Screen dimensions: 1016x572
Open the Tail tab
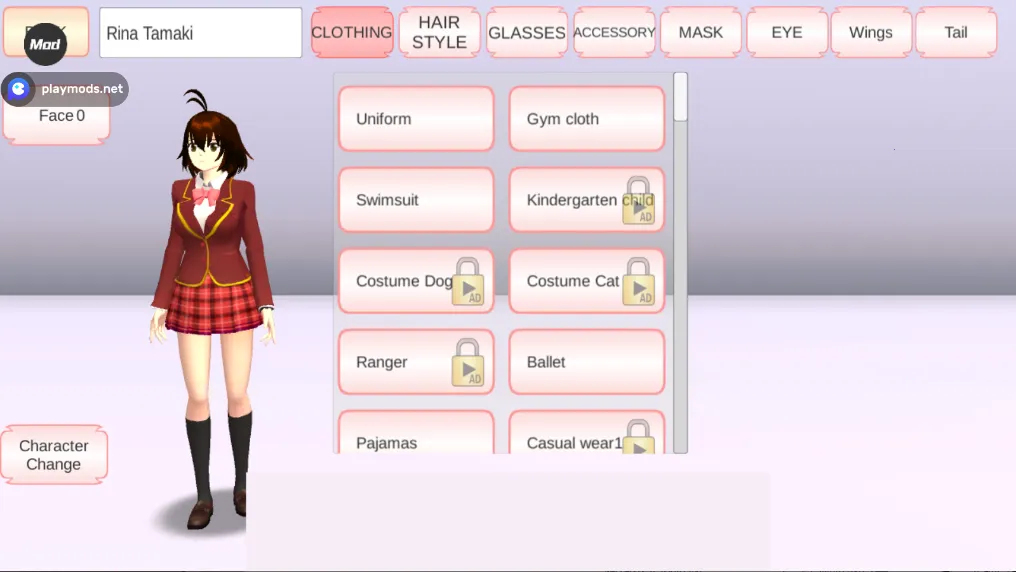pos(956,32)
